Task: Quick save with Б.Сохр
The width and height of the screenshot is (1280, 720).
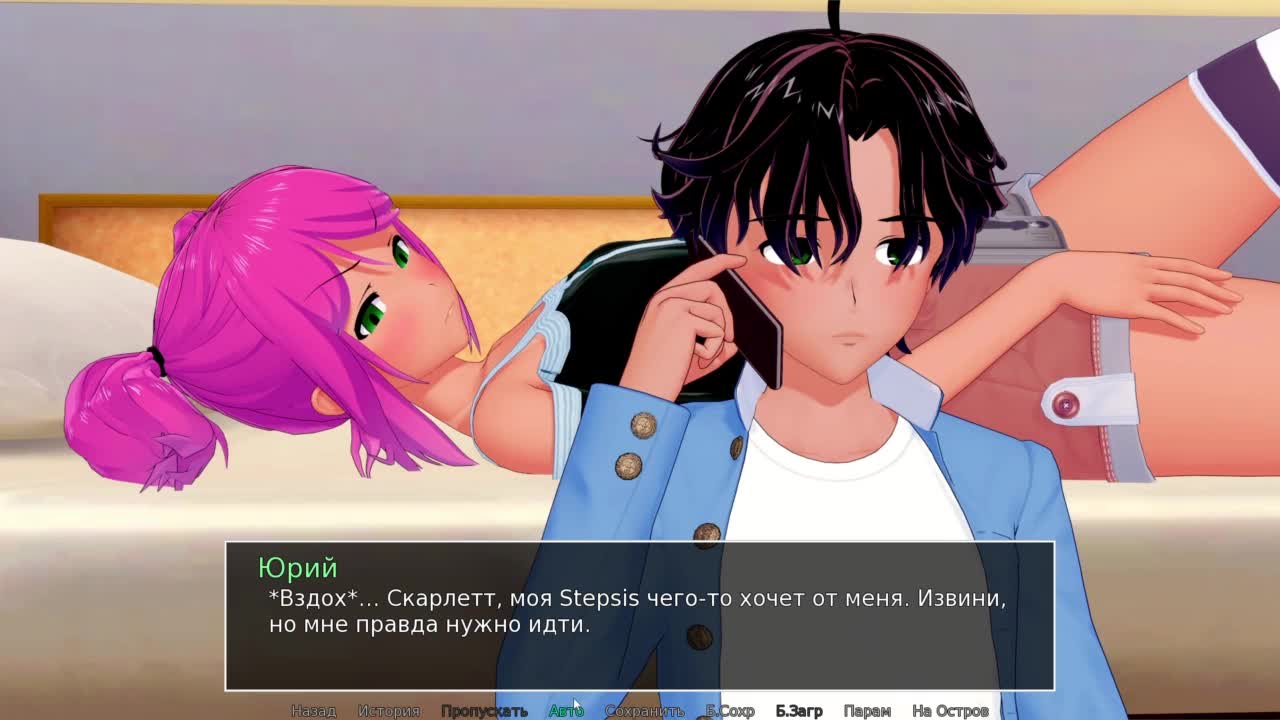Action: click(x=730, y=711)
